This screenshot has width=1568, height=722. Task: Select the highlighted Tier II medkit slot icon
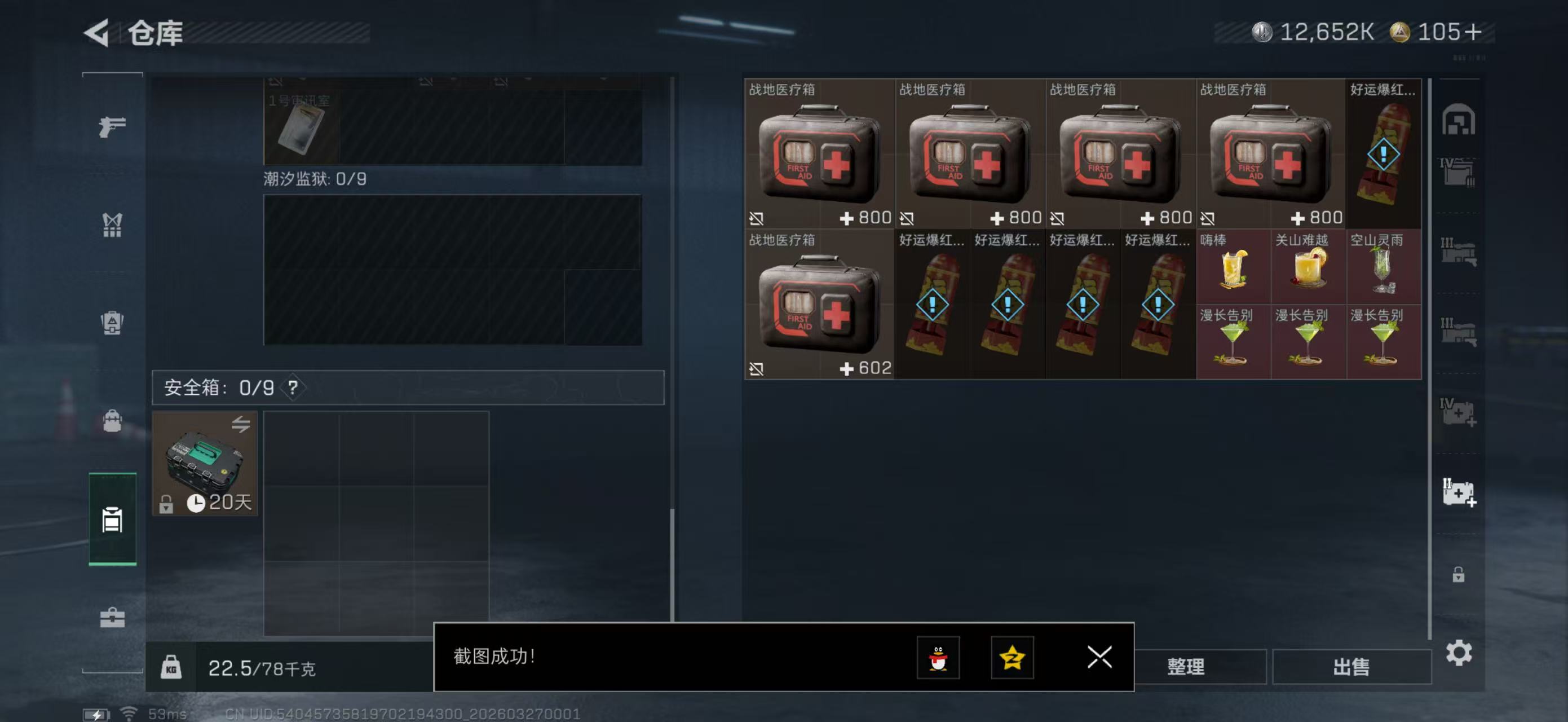click(1460, 492)
